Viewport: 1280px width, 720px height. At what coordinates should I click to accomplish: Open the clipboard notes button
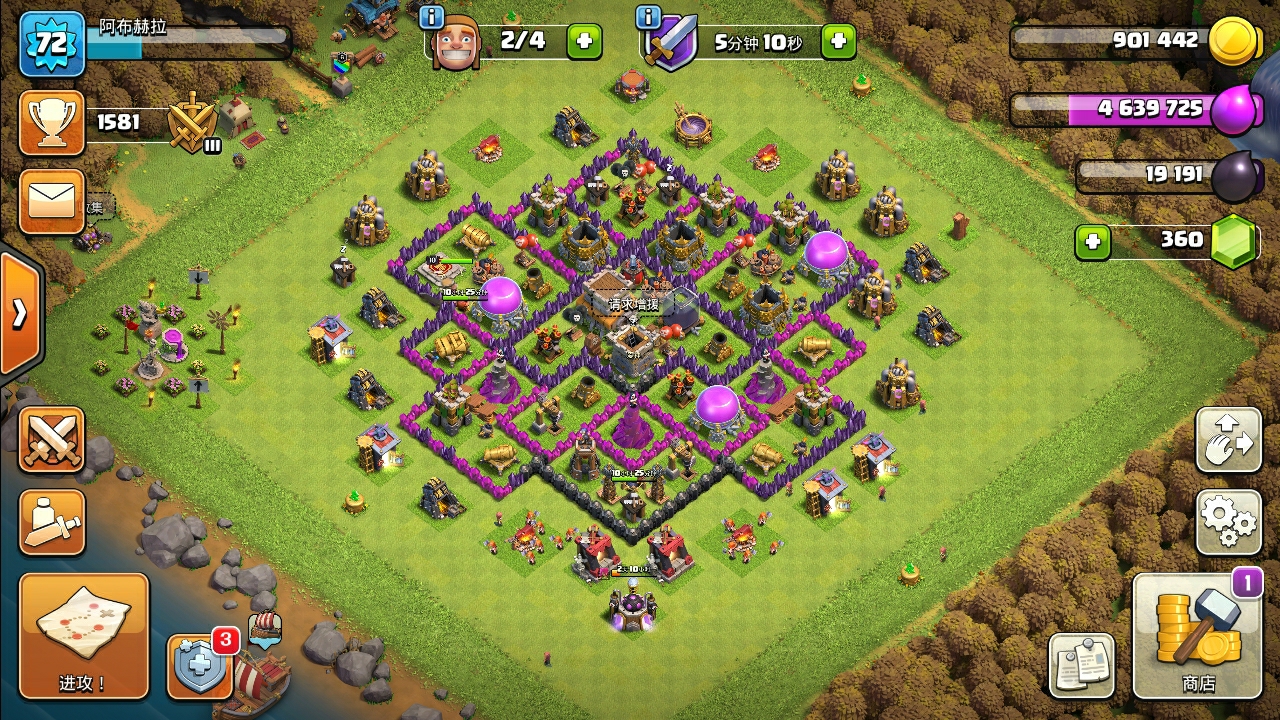(1081, 665)
